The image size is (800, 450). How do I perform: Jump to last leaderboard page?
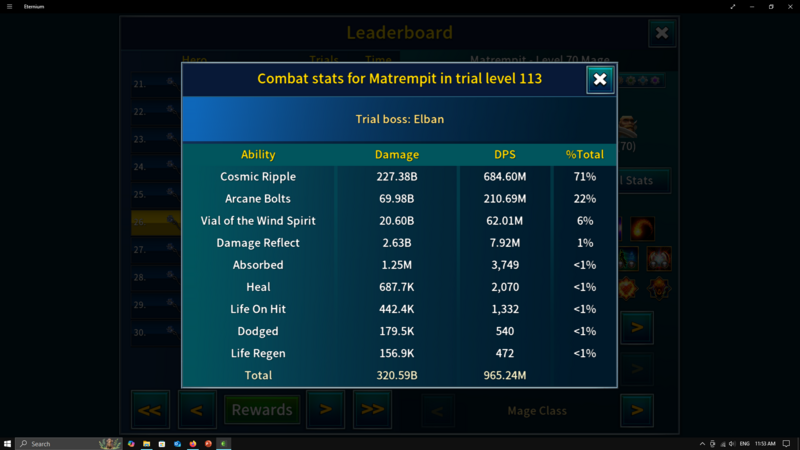point(372,410)
